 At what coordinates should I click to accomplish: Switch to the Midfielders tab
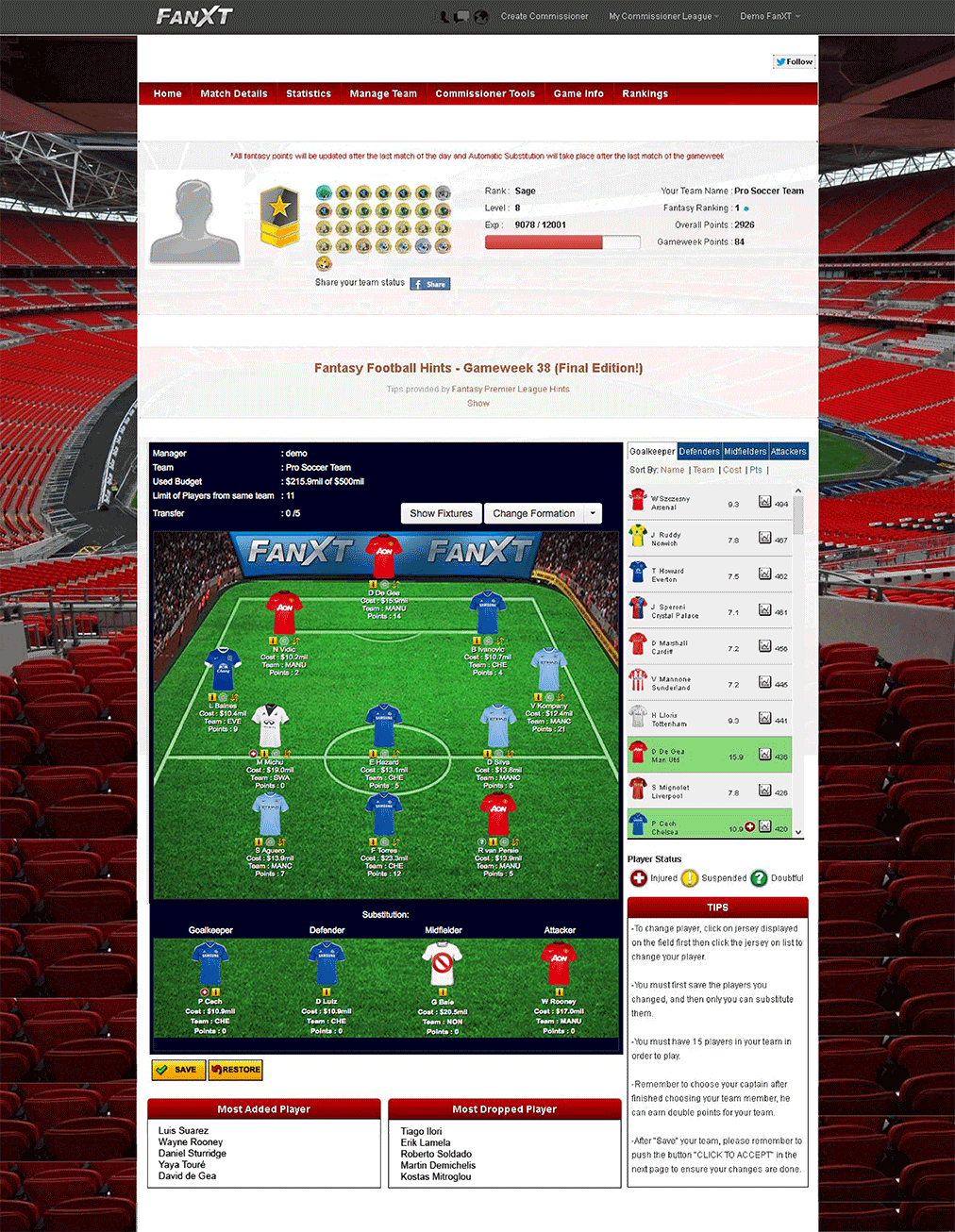click(x=746, y=451)
